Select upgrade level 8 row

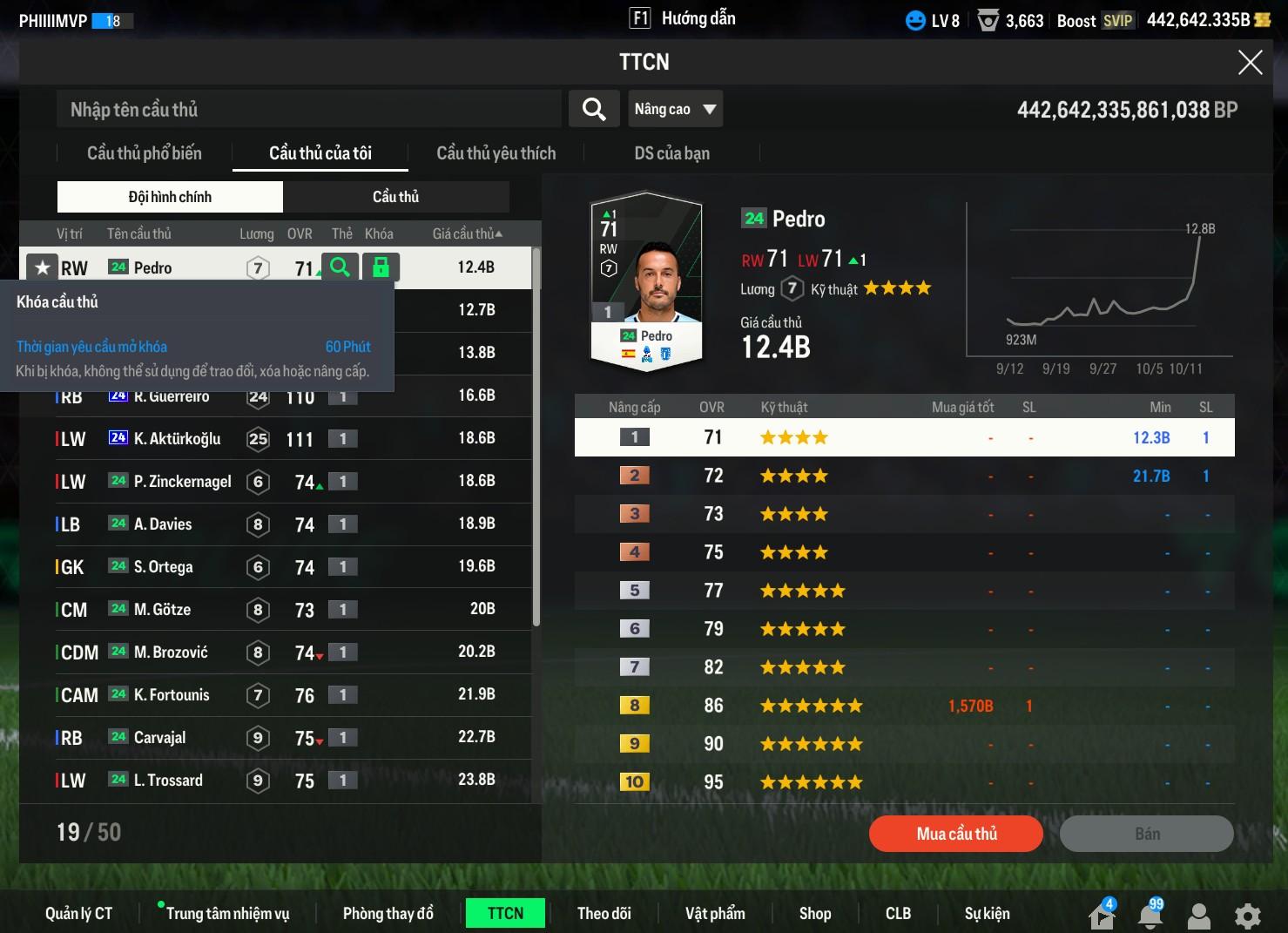coord(904,706)
